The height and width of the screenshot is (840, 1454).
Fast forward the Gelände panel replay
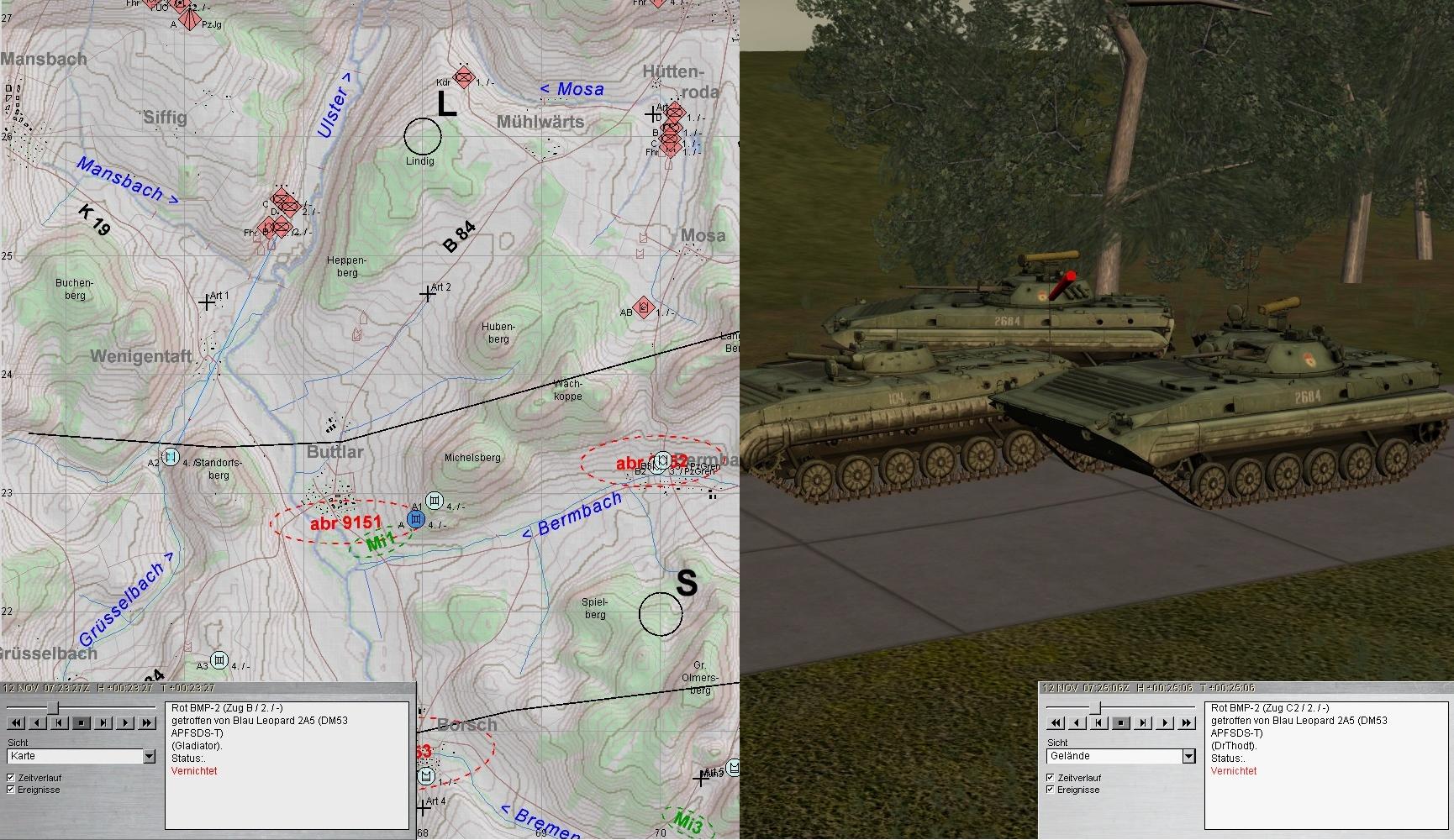(x=1187, y=722)
